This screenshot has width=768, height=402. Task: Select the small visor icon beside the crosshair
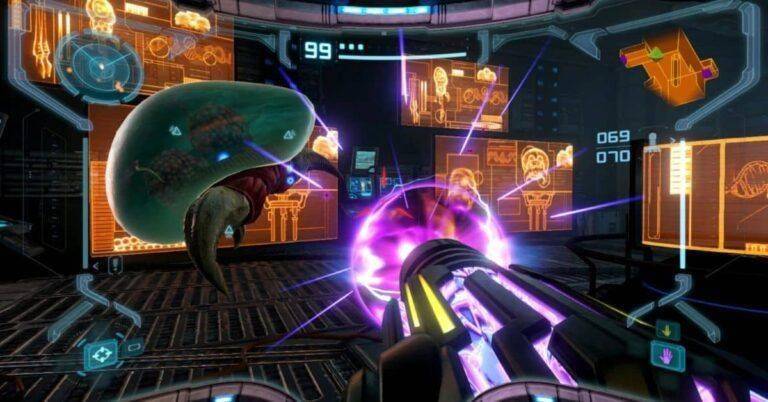(133, 349)
